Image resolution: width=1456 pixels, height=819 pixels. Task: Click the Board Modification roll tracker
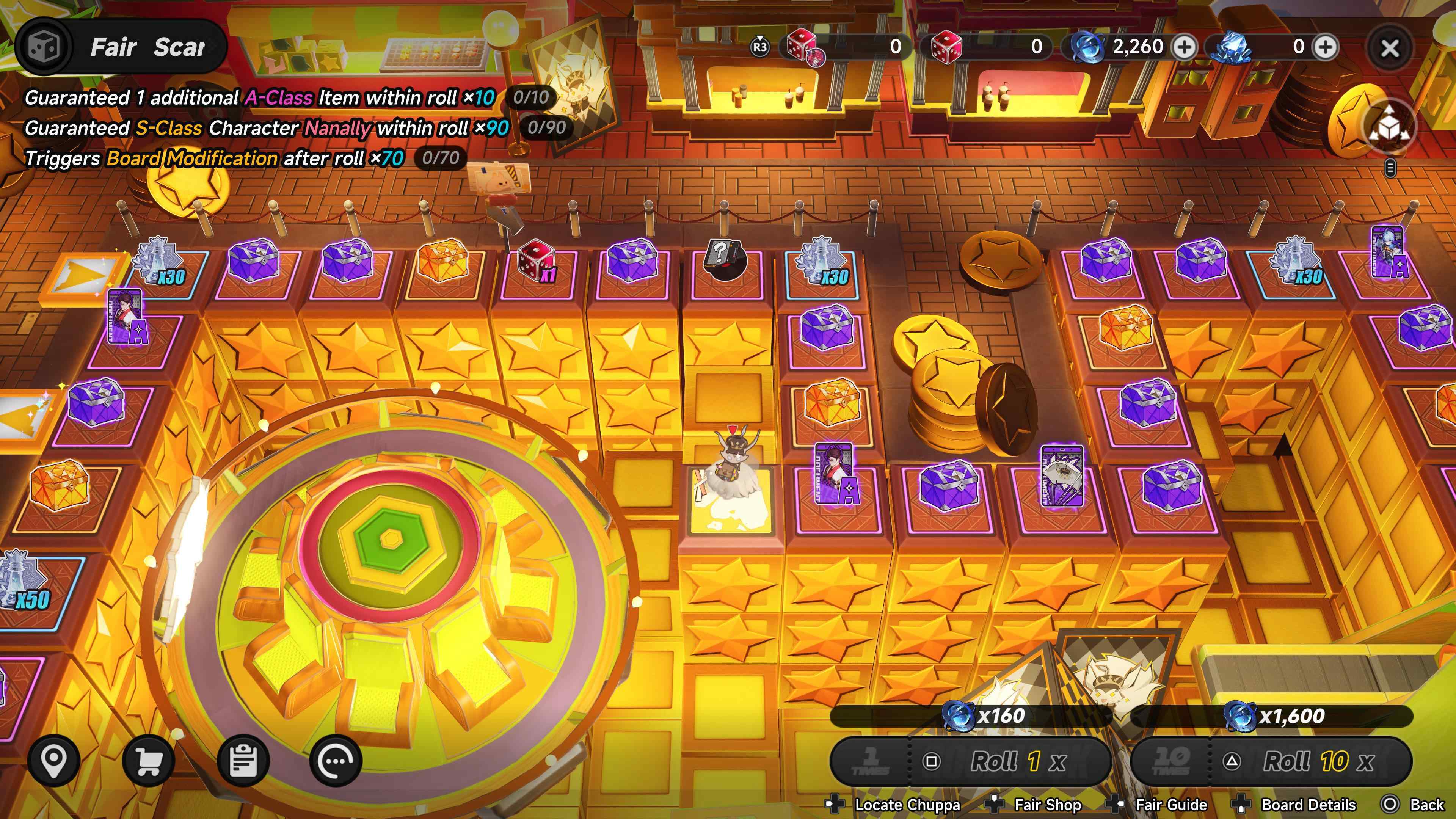(243, 158)
